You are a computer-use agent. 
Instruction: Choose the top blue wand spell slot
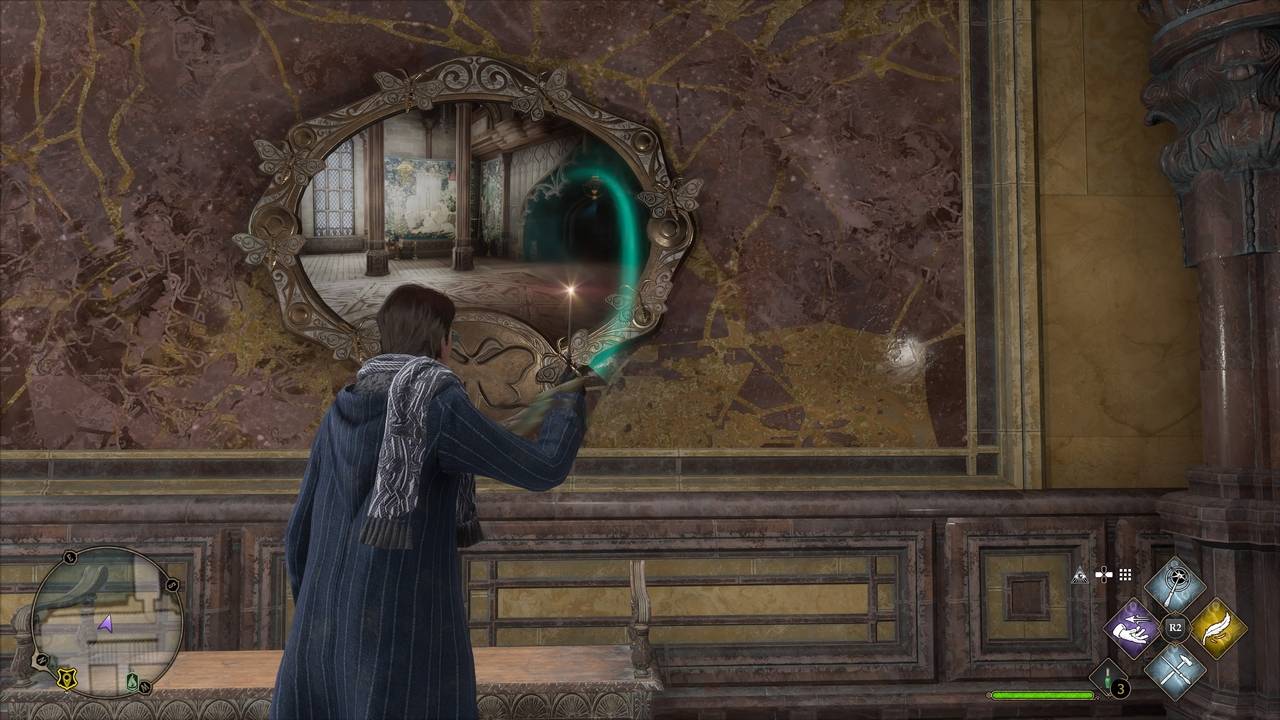1175,585
